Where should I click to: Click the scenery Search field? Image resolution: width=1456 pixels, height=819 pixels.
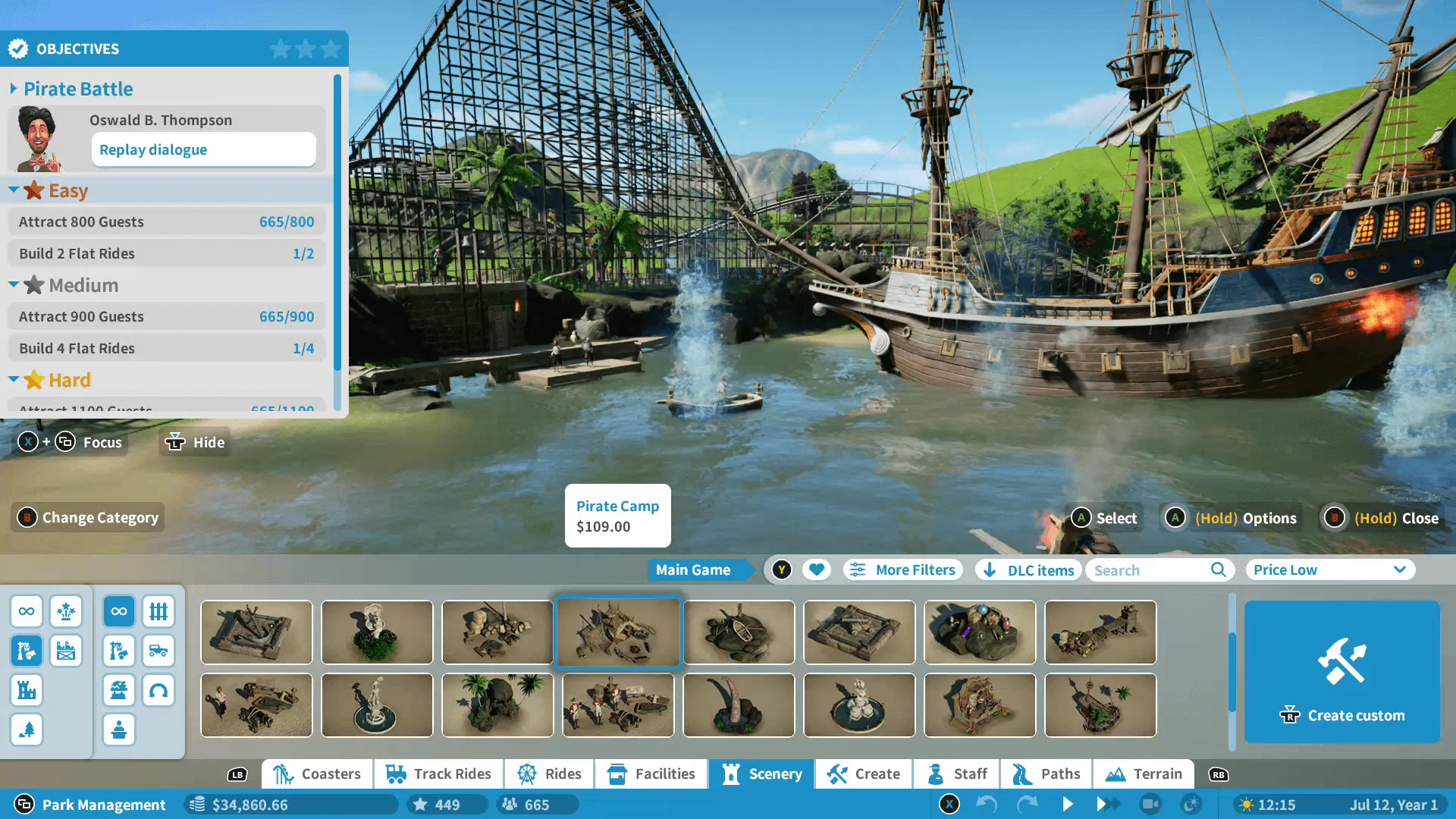[1150, 570]
